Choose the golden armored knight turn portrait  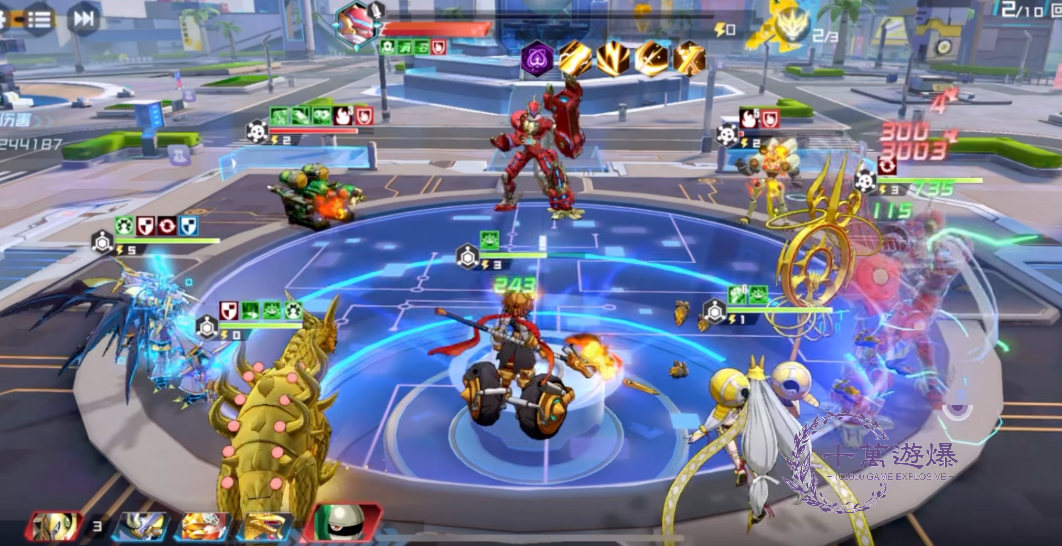[x=53, y=526]
